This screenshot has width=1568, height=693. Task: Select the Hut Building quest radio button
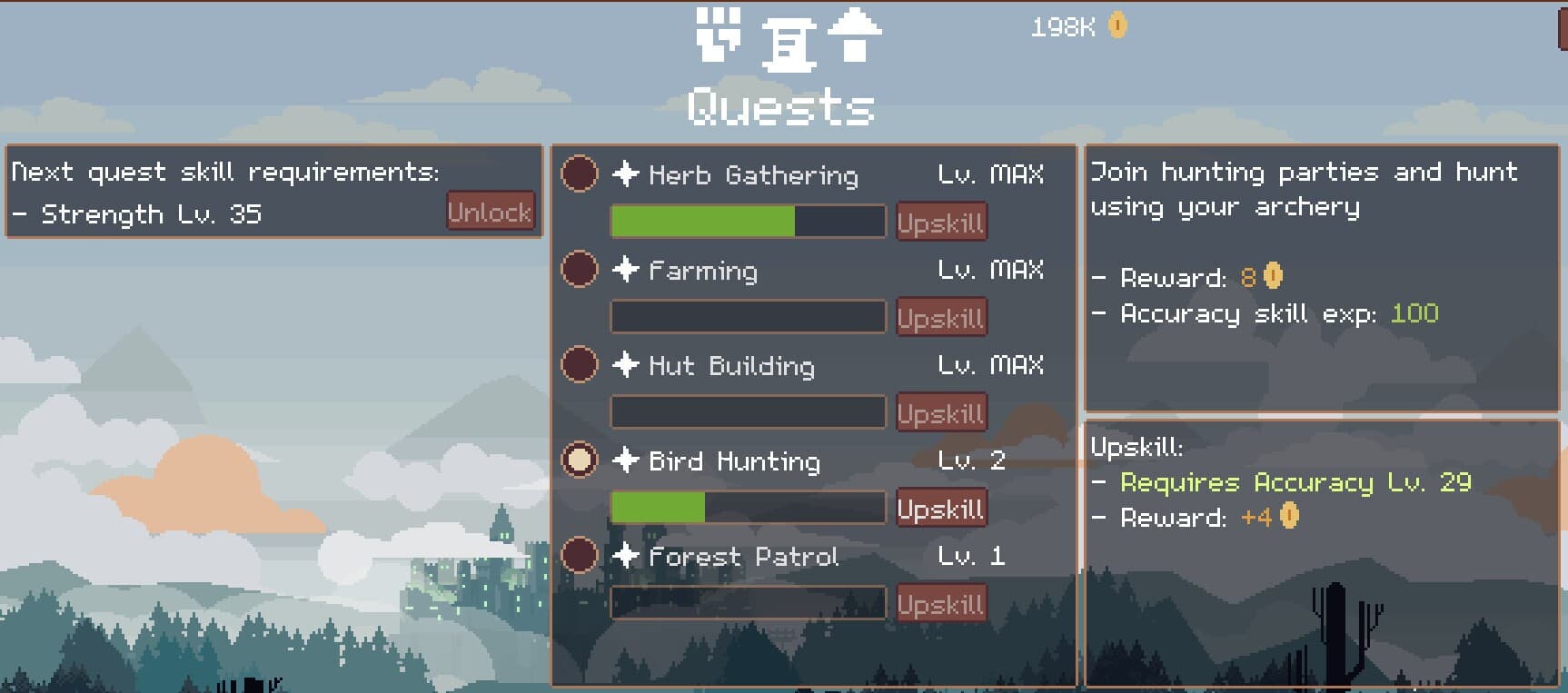[x=580, y=364]
